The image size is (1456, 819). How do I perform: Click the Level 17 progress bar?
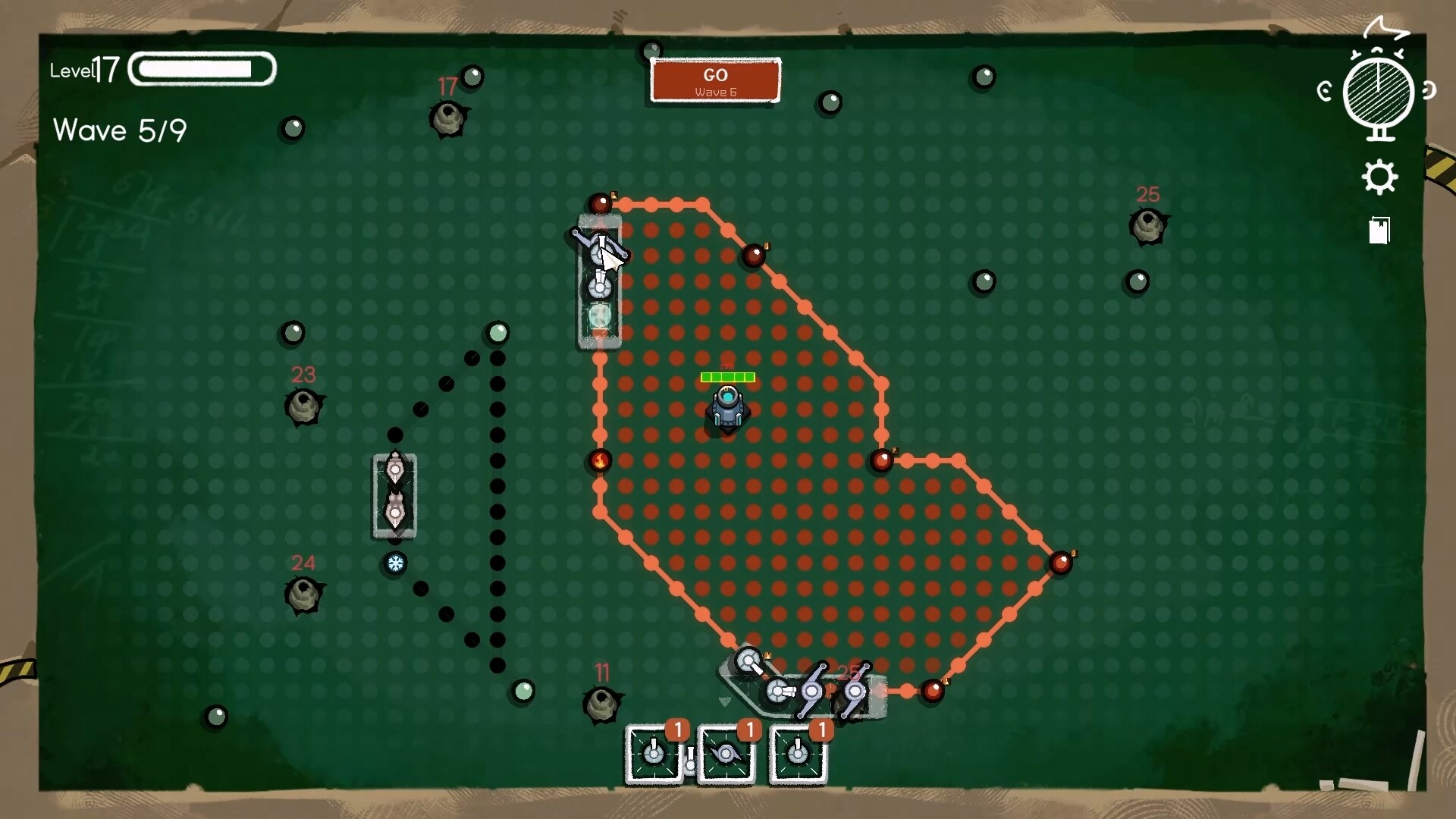point(201,69)
